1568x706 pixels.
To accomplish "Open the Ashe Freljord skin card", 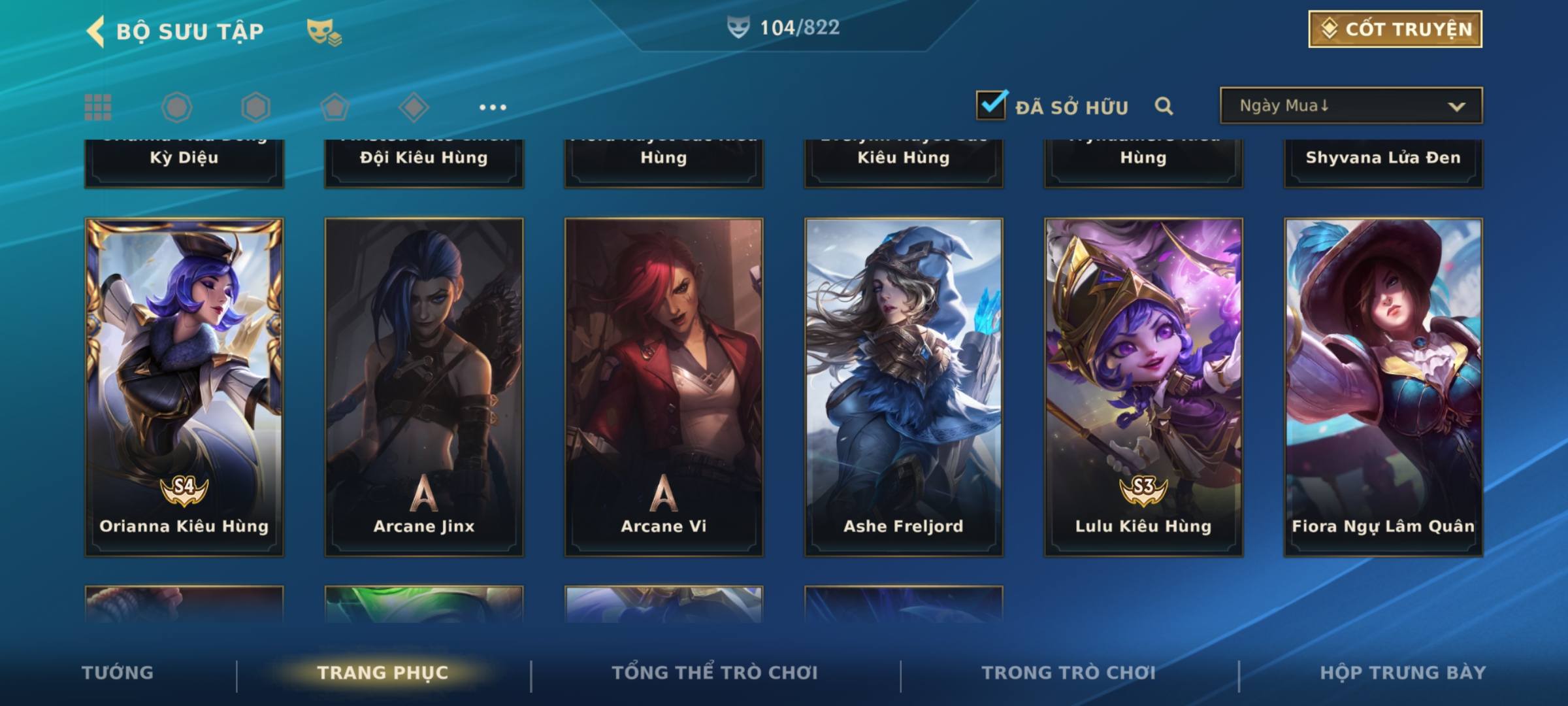I will [904, 387].
